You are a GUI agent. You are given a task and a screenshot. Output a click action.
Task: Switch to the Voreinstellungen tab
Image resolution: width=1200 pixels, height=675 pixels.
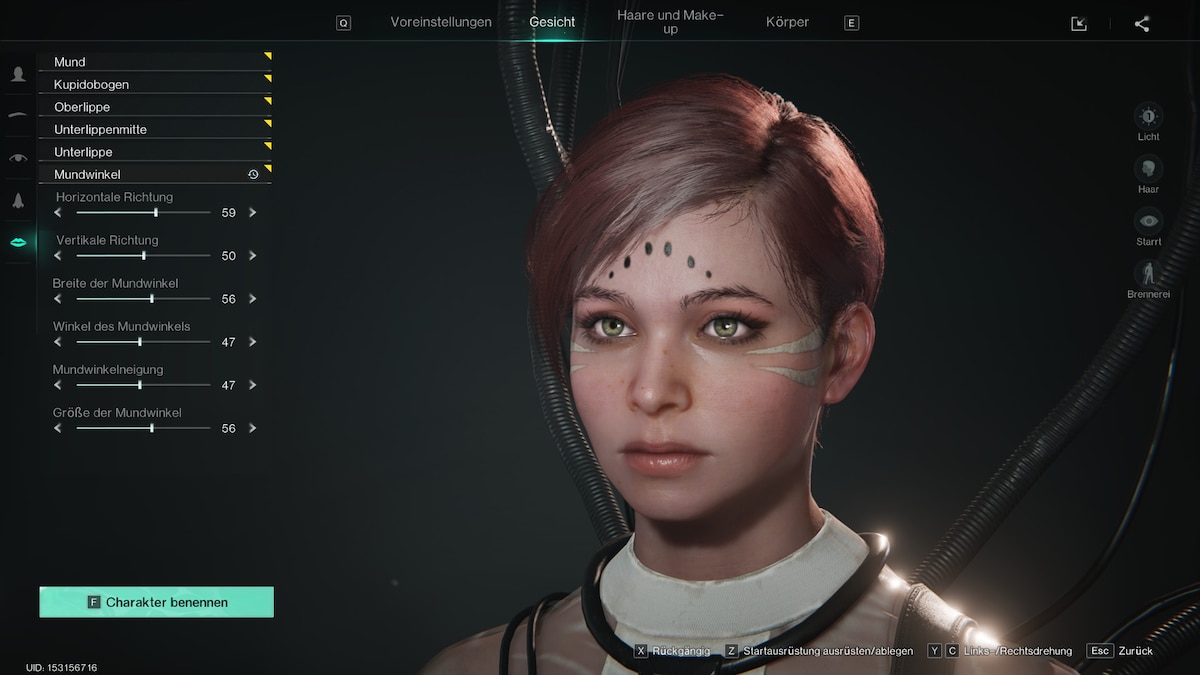pos(441,22)
